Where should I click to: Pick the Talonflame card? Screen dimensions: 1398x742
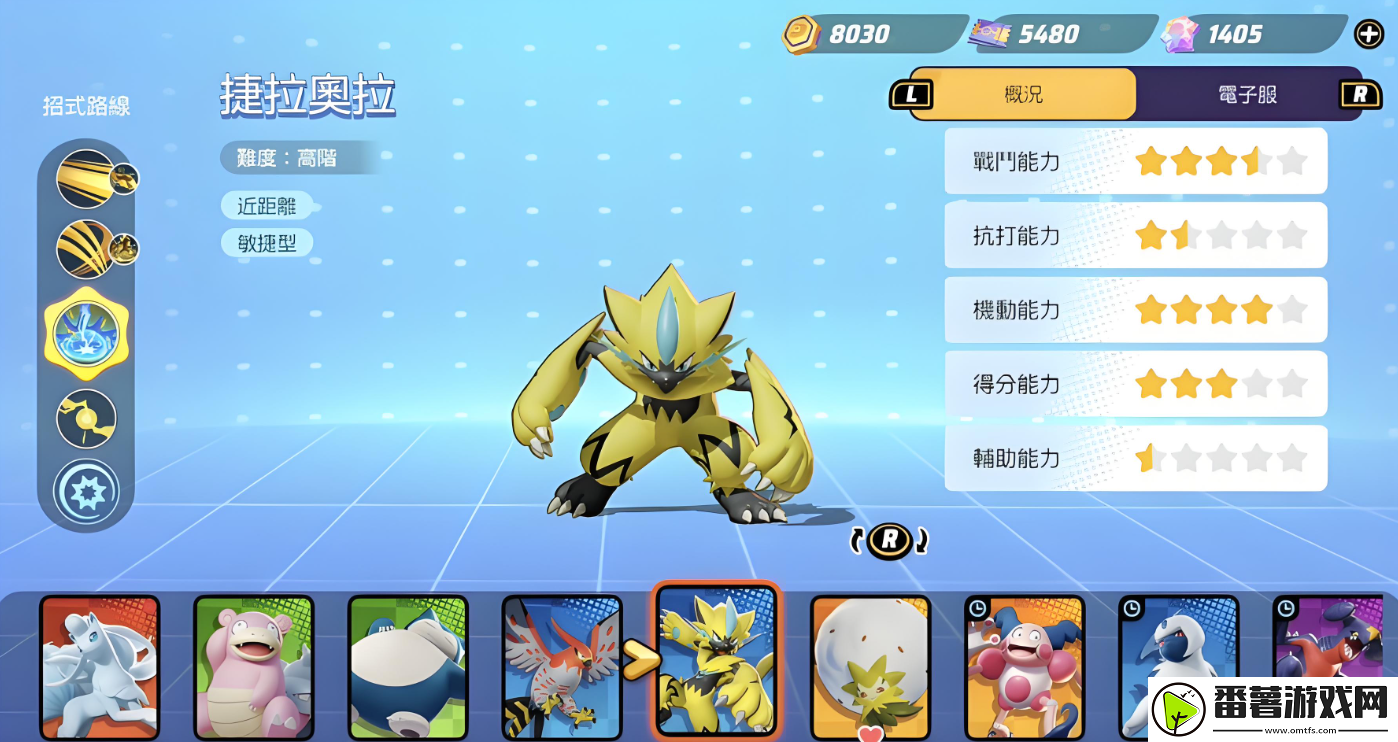click(561, 665)
